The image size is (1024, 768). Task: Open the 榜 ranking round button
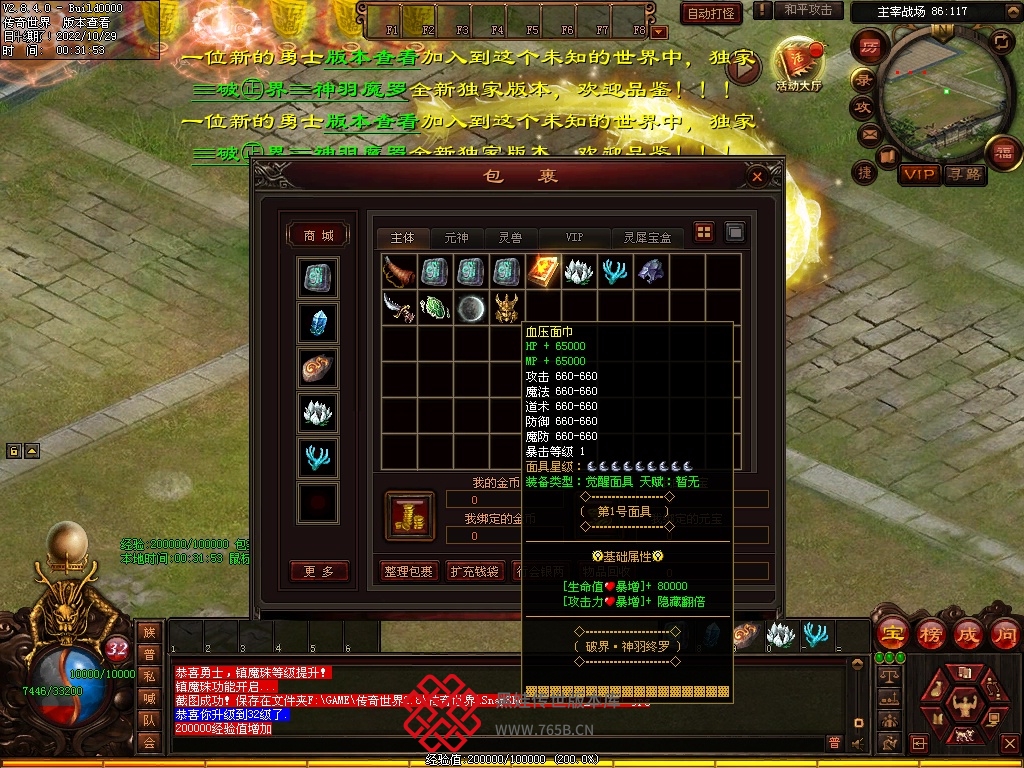[x=930, y=633]
